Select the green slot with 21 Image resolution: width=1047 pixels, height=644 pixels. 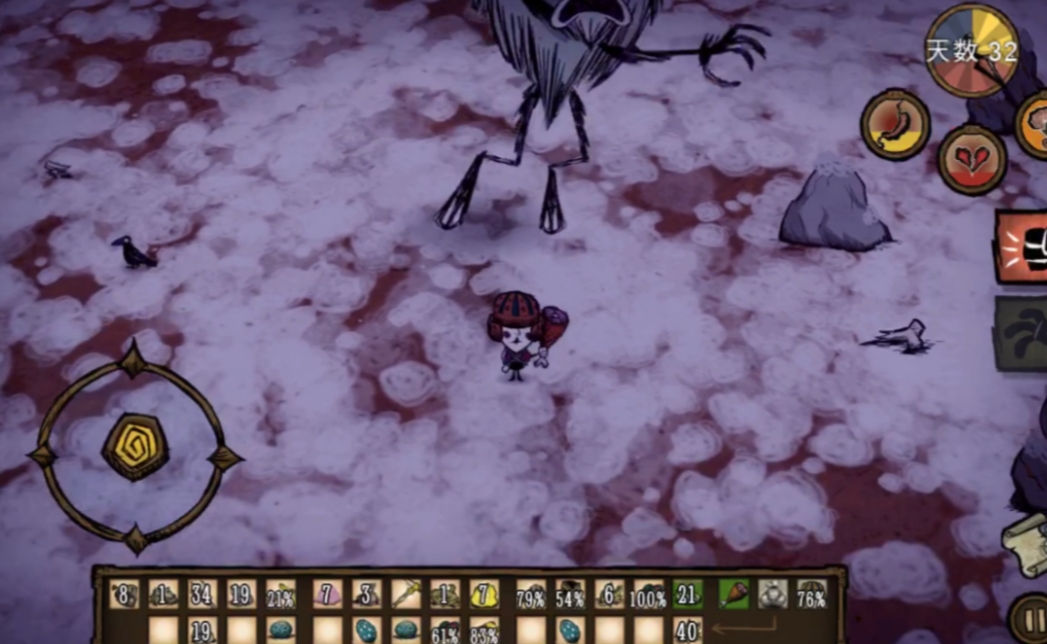pyautogui.click(x=687, y=595)
